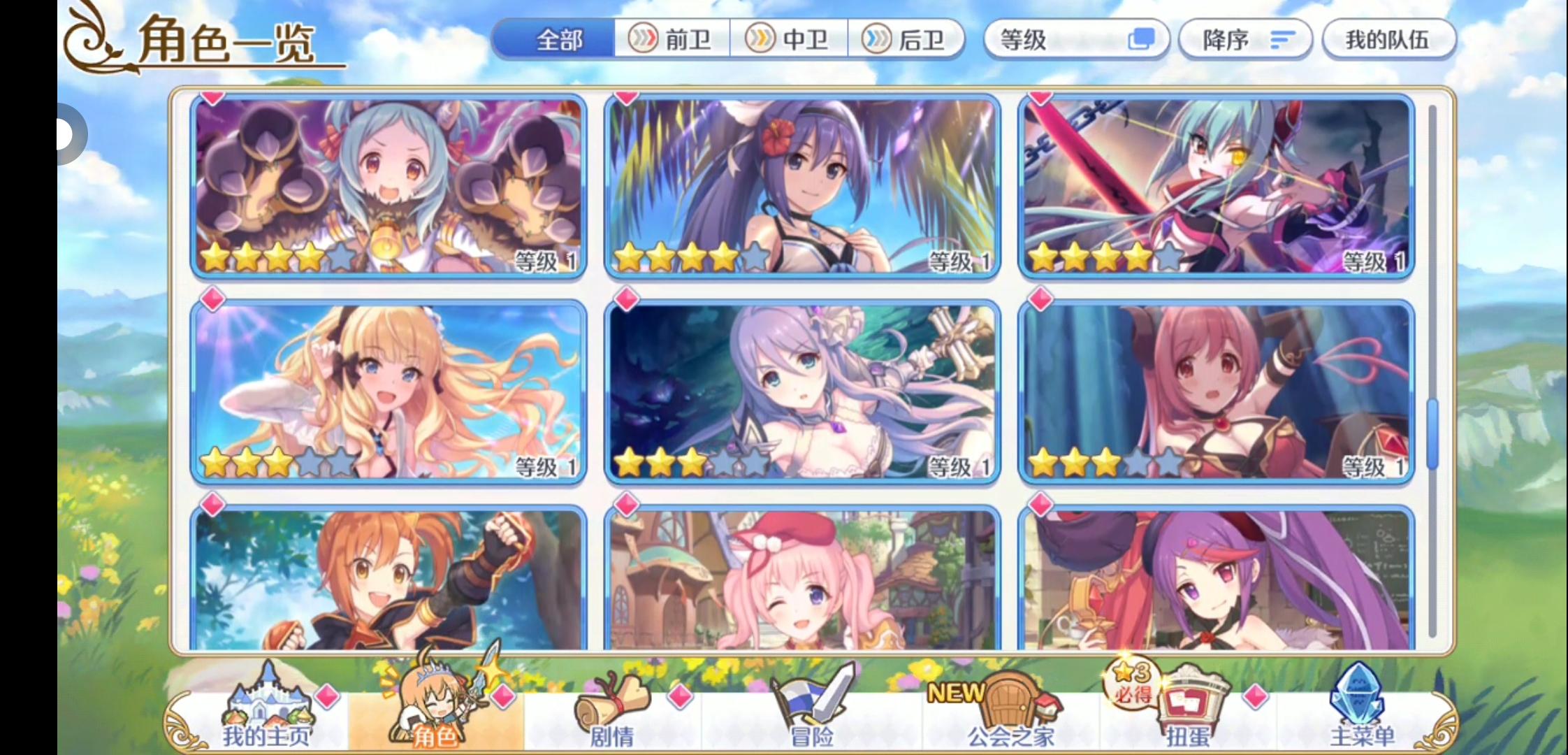The height and width of the screenshot is (755, 1568).
Task: Open the 等级 sort dropdown
Action: coord(1076,40)
